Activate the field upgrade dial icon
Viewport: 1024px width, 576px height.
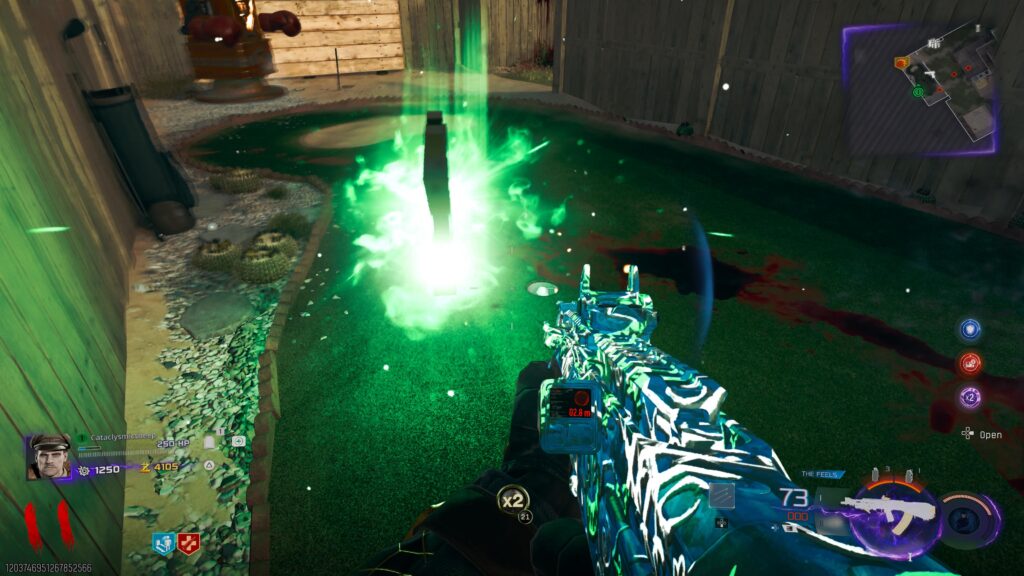968,517
